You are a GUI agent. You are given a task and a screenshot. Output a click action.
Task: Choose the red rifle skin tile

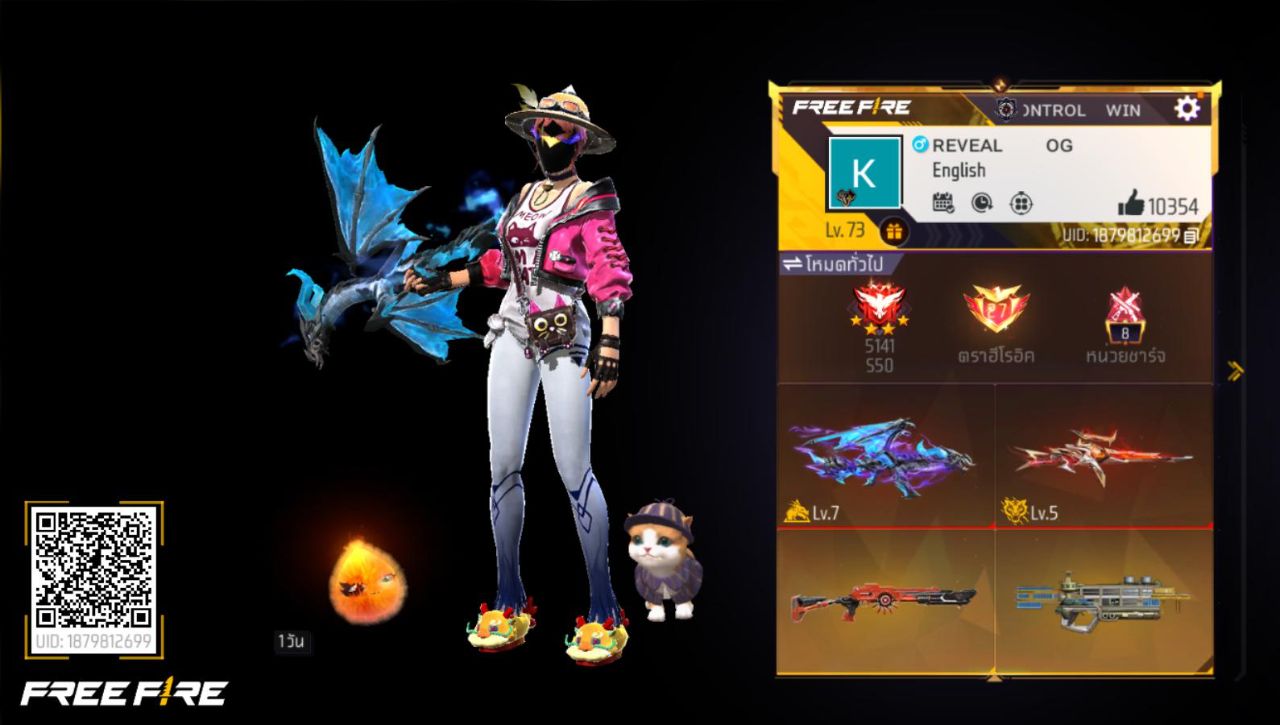(x=885, y=600)
